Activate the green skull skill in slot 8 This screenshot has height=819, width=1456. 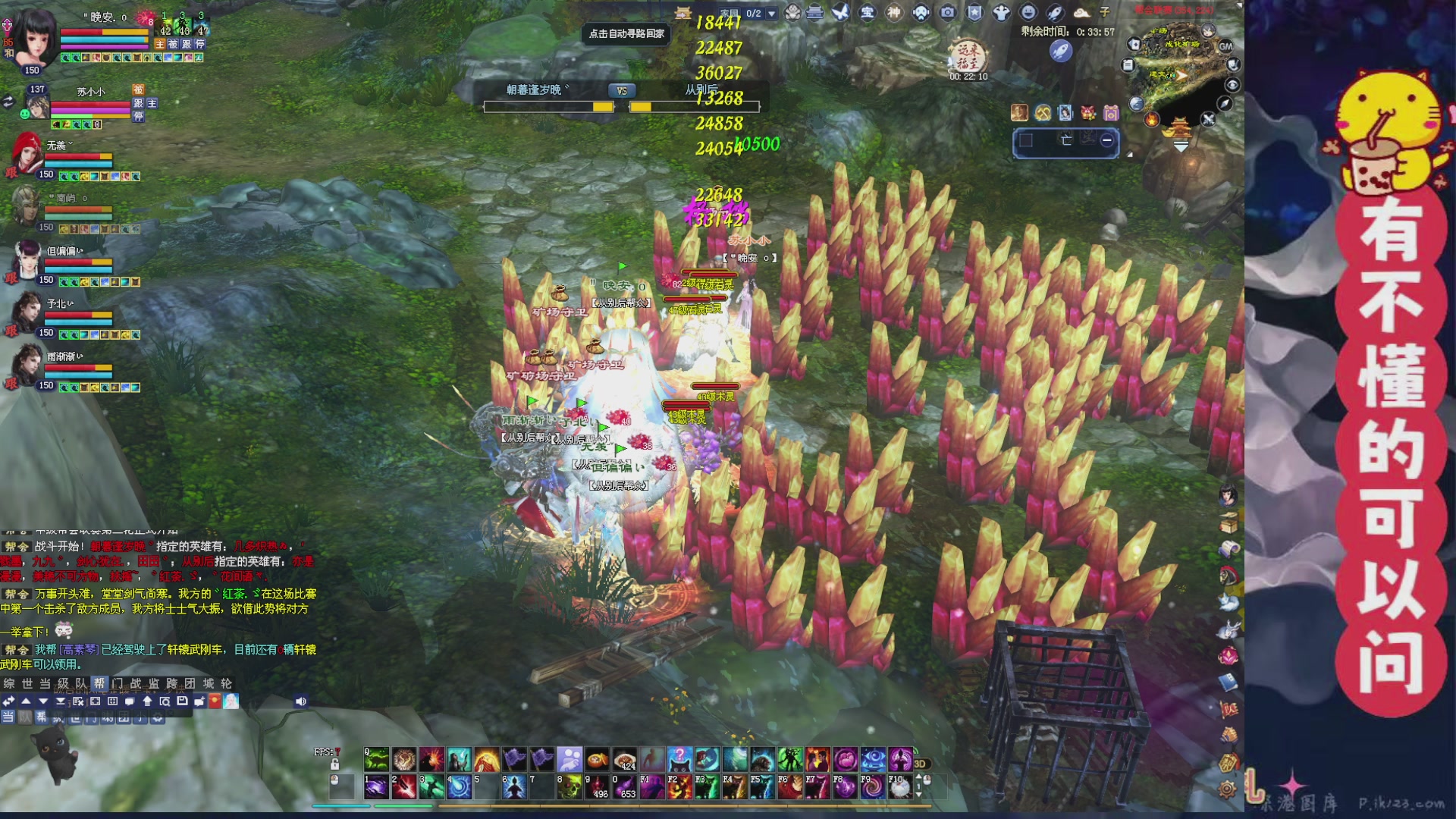coord(570,788)
